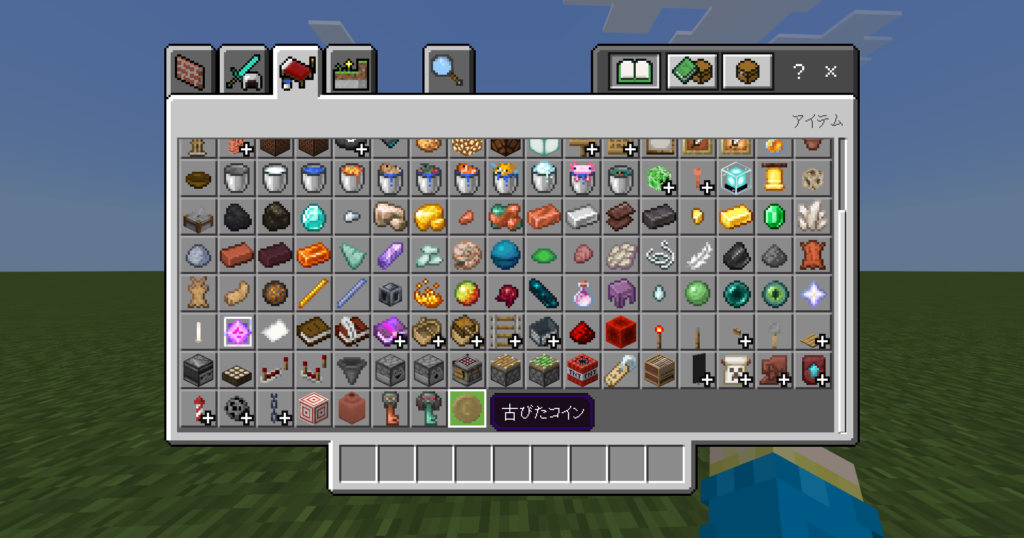Screen dimensions: 1024x538
Task: Select the highlighted old coin item
Action: point(467,409)
